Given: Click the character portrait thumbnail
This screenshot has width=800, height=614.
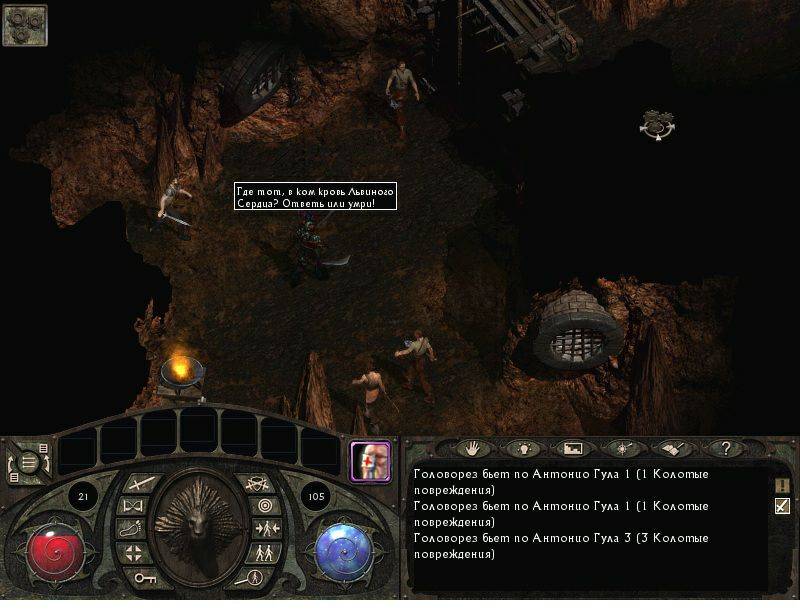Looking at the screenshot, I should pyautogui.click(x=368, y=460).
